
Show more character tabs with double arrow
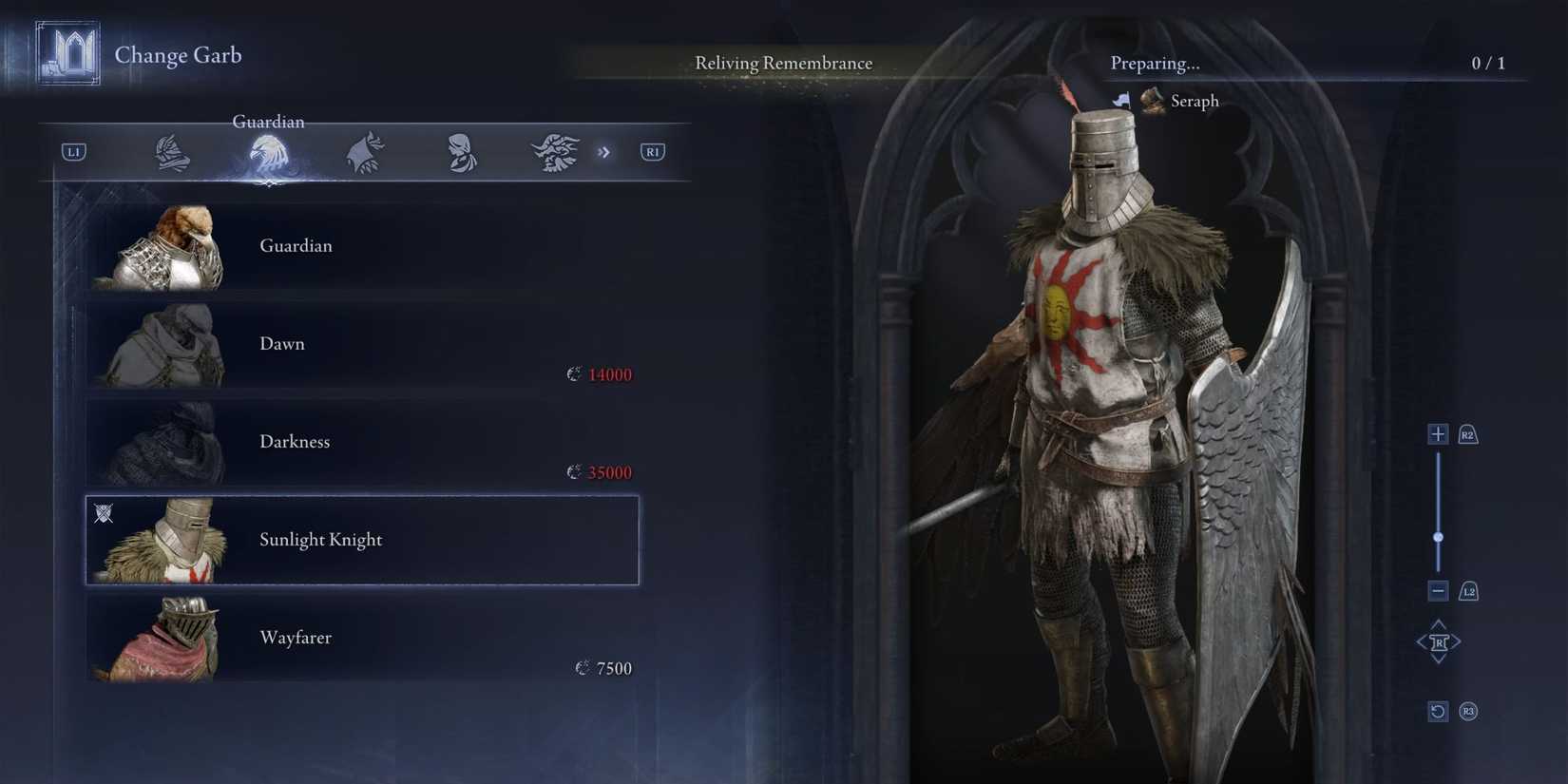coord(603,152)
